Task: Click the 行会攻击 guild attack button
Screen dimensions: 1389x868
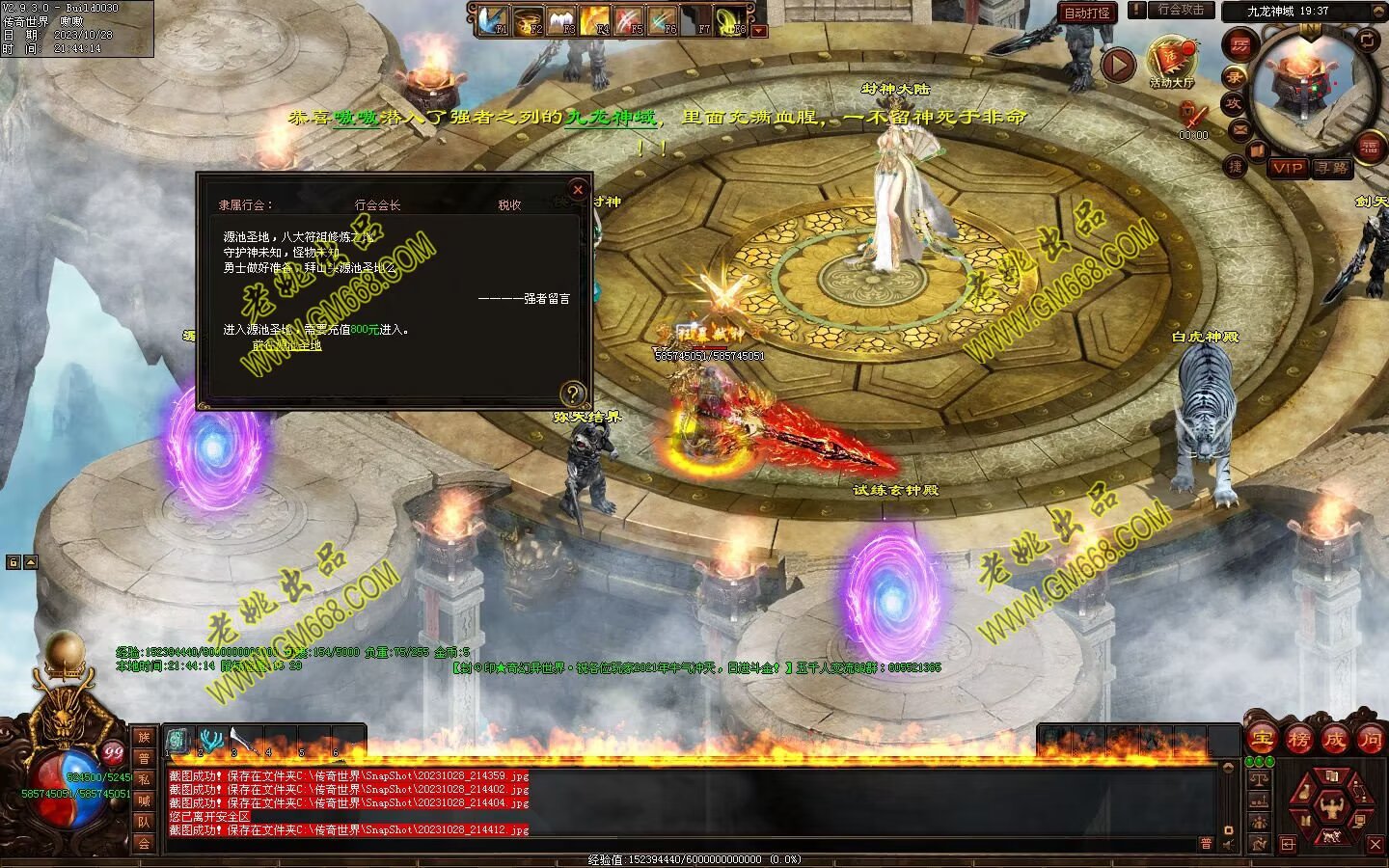Action: [1181, 10]
